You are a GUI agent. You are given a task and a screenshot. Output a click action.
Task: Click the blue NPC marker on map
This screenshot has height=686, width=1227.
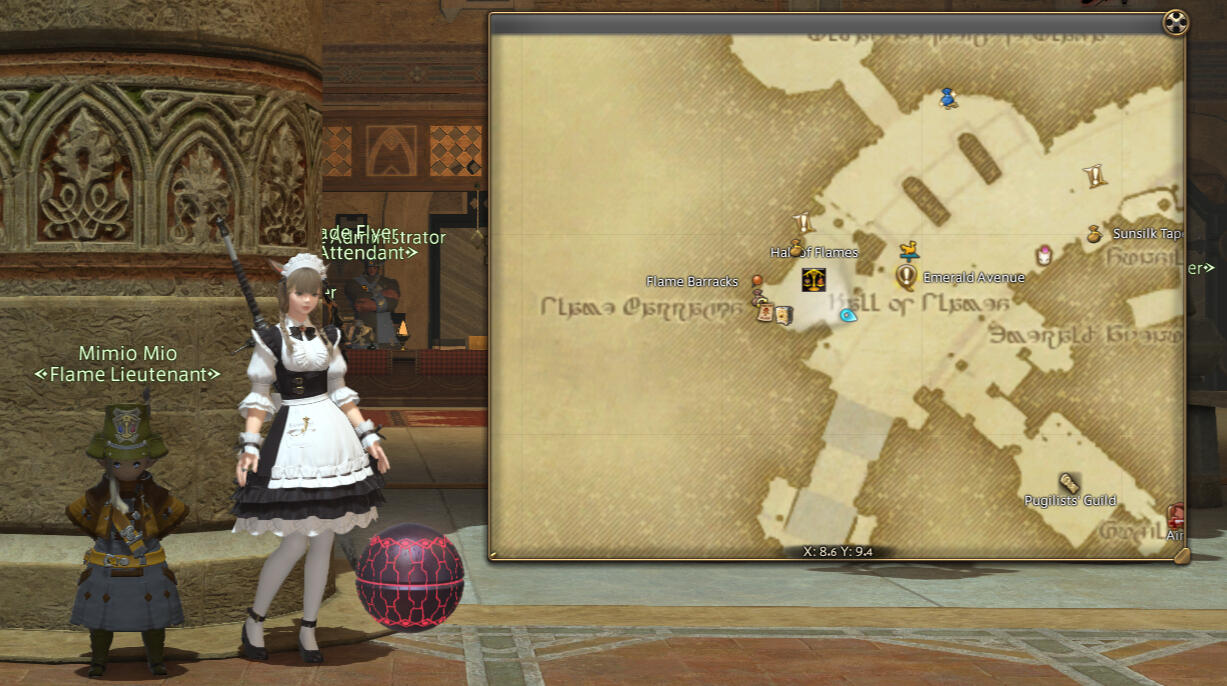(x=948, y=98)
